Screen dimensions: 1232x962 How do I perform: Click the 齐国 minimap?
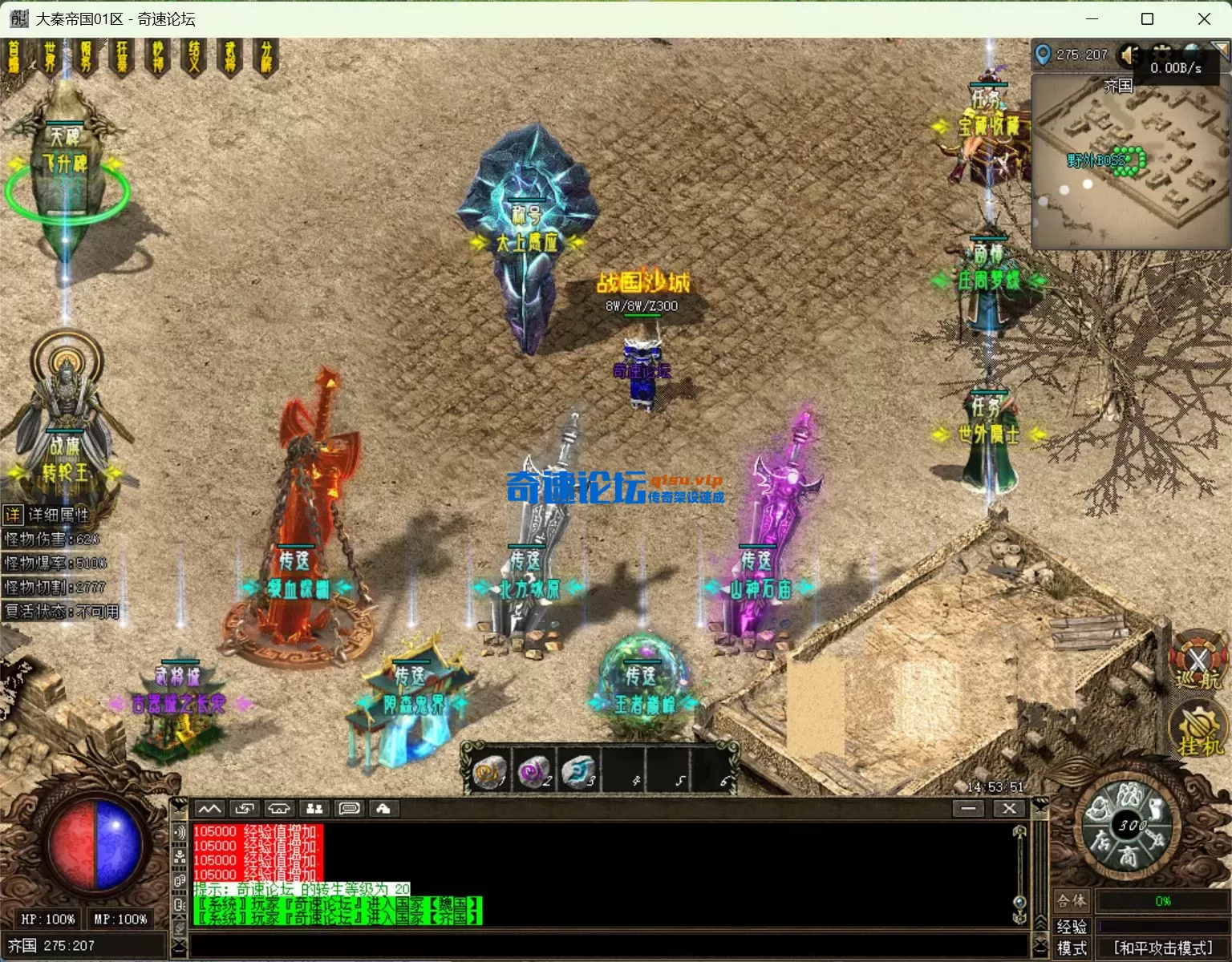1129,162
